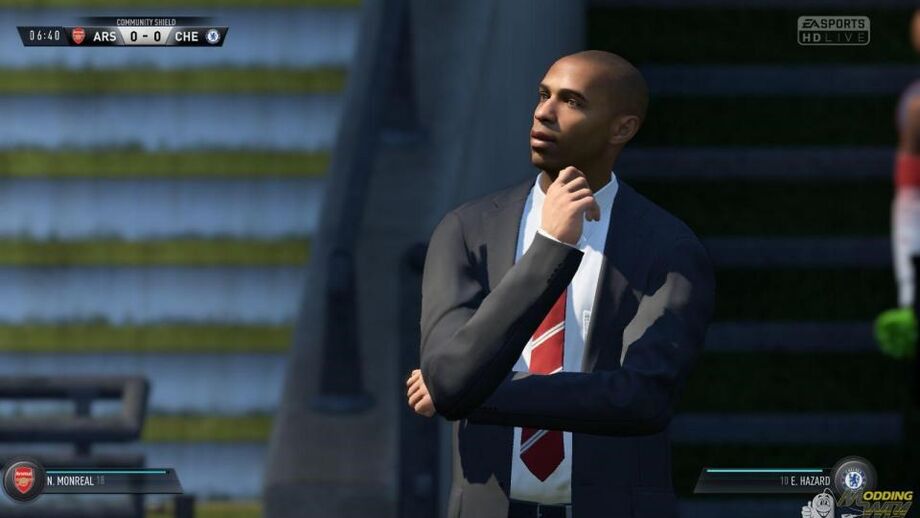Viewport: 920px width, 518px height.
Task: Click the EA Sports HD Live logo
Action: pos(833,30)
